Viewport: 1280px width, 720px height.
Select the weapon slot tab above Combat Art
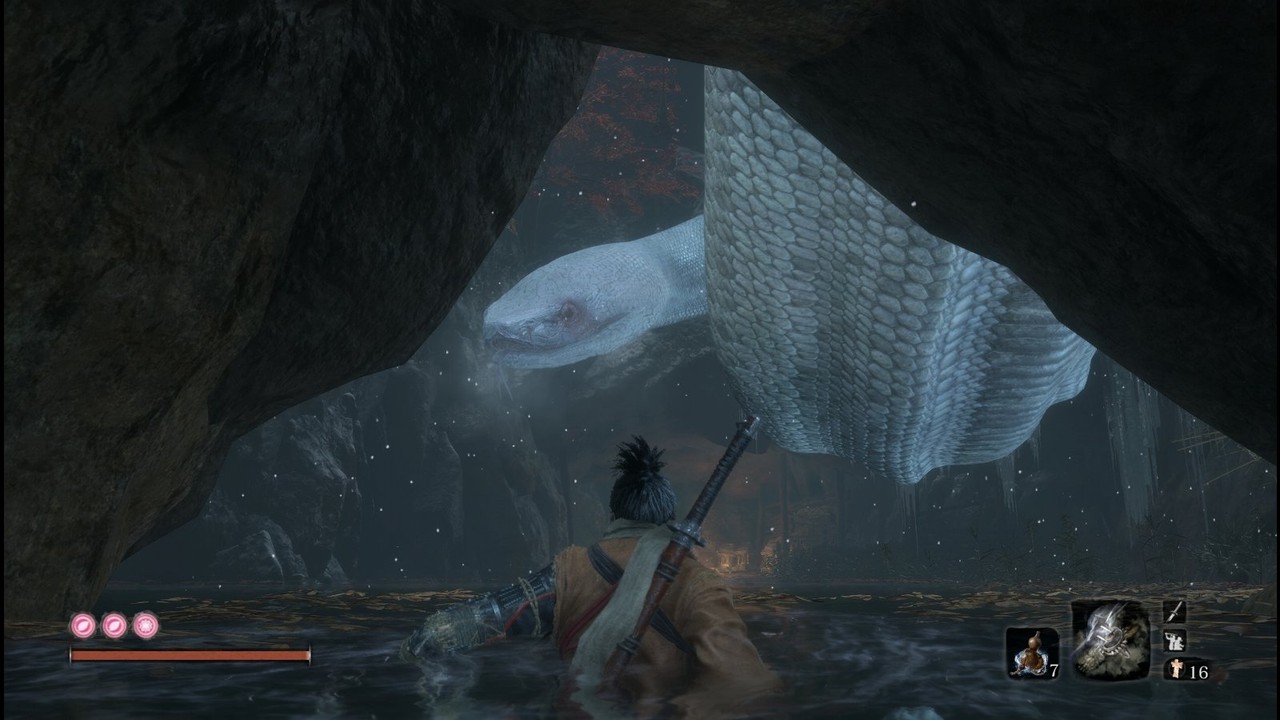(1173, 613)
